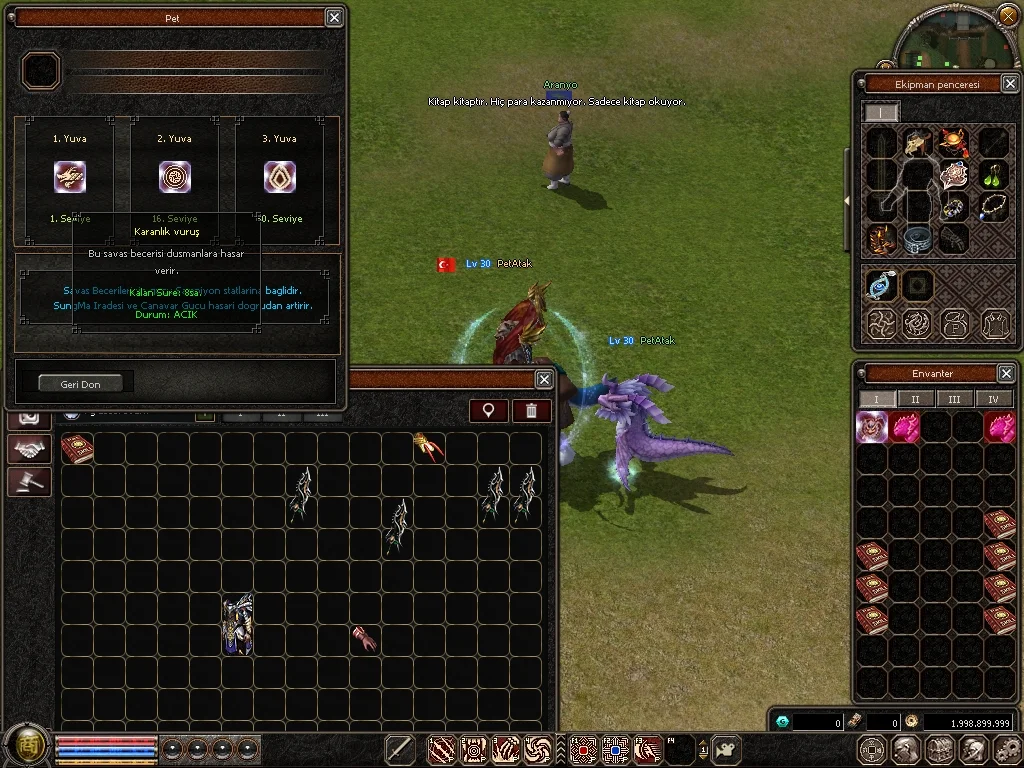Image resolution: width=1024 pixels, height=768 pixels.
Task: Select the third pet skill slot (3. Yuva)
Action: point(280,177)
